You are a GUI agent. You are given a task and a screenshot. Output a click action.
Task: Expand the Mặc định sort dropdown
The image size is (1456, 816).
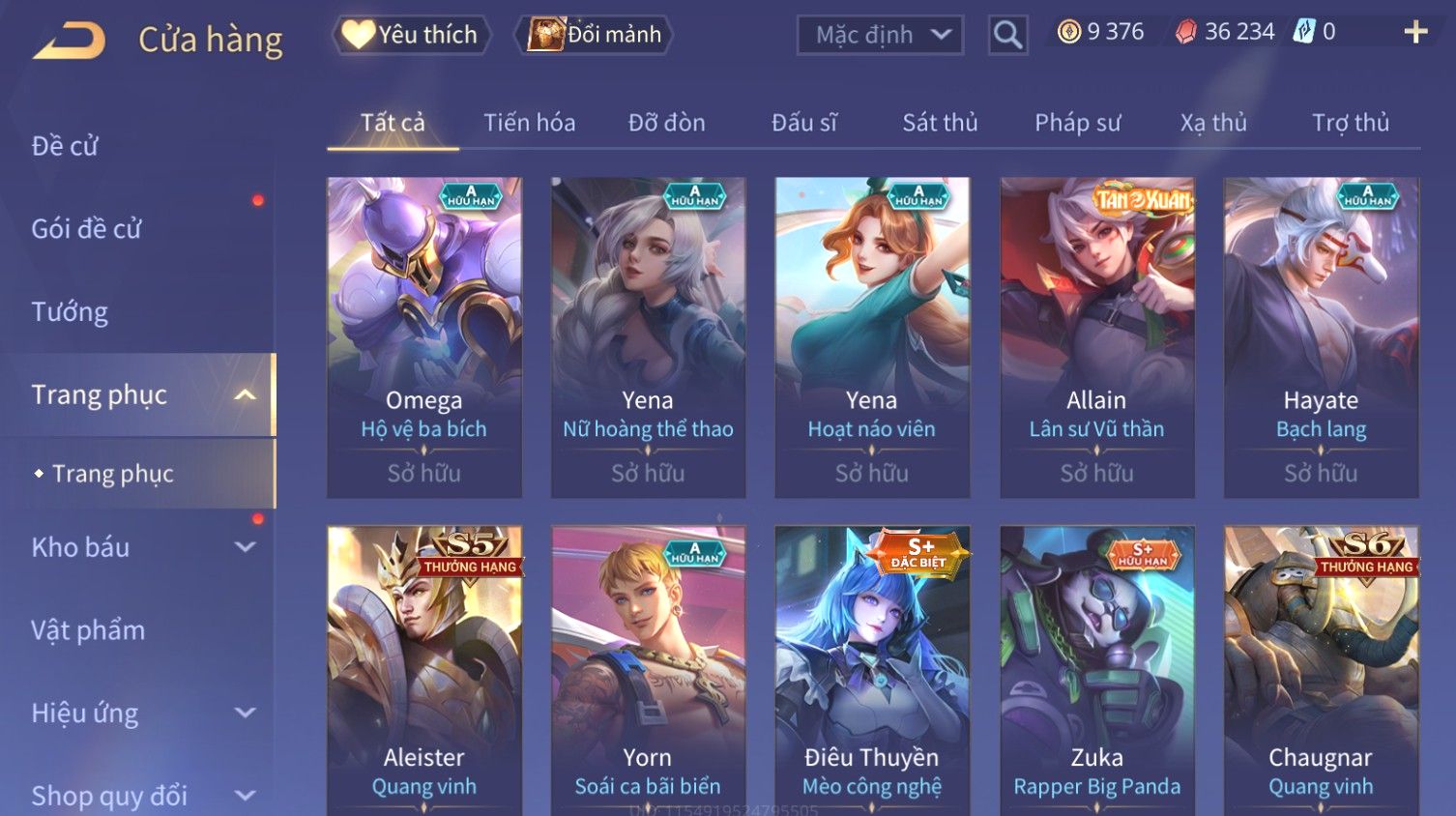coord(880,35)
